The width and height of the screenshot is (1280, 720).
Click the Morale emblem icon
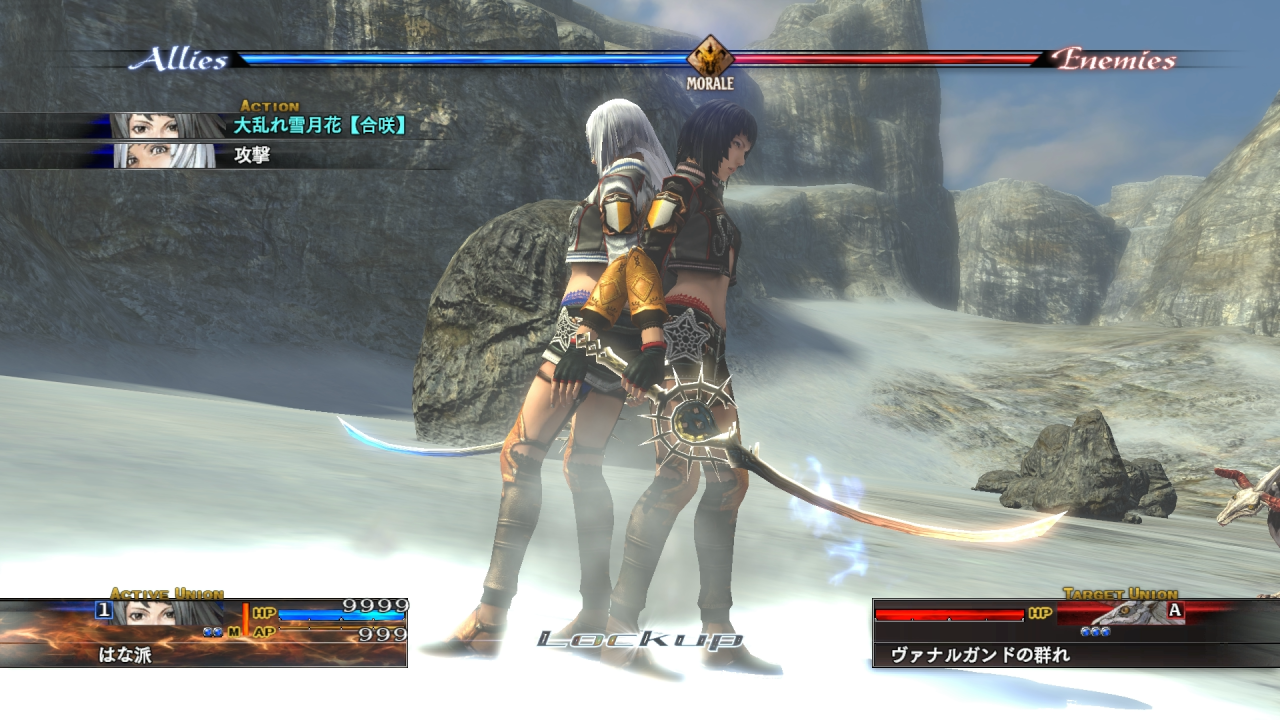tap(710, 56)
